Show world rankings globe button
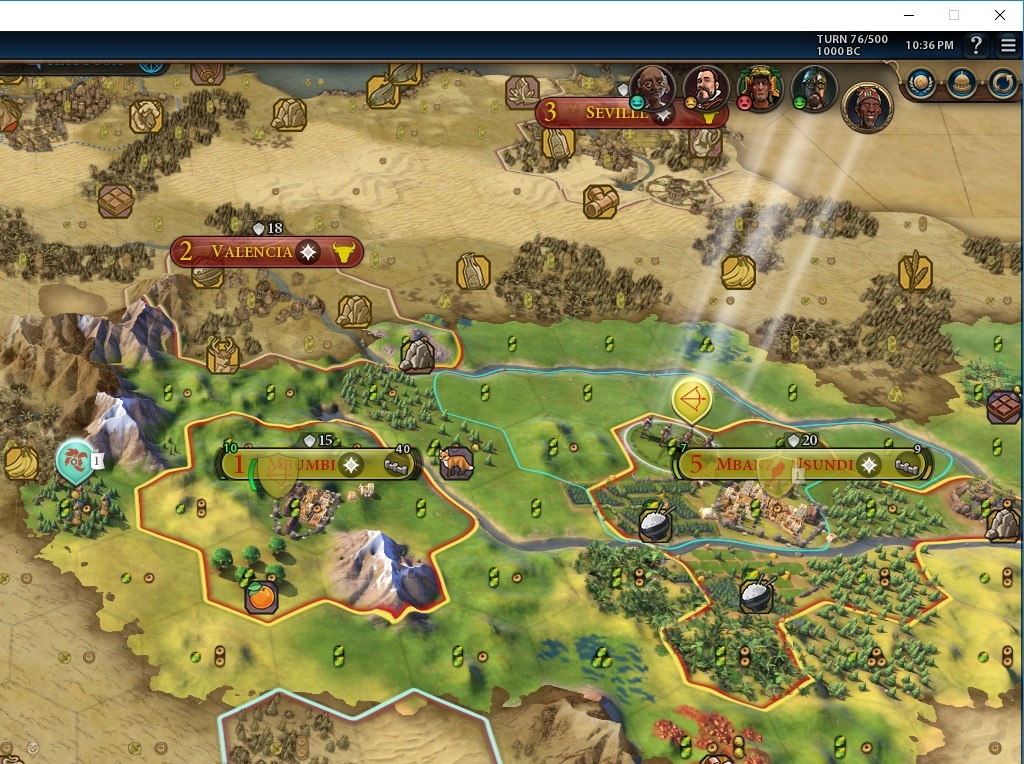The image size is (1024, 764). pyautogui.click(x=920, y=83)
